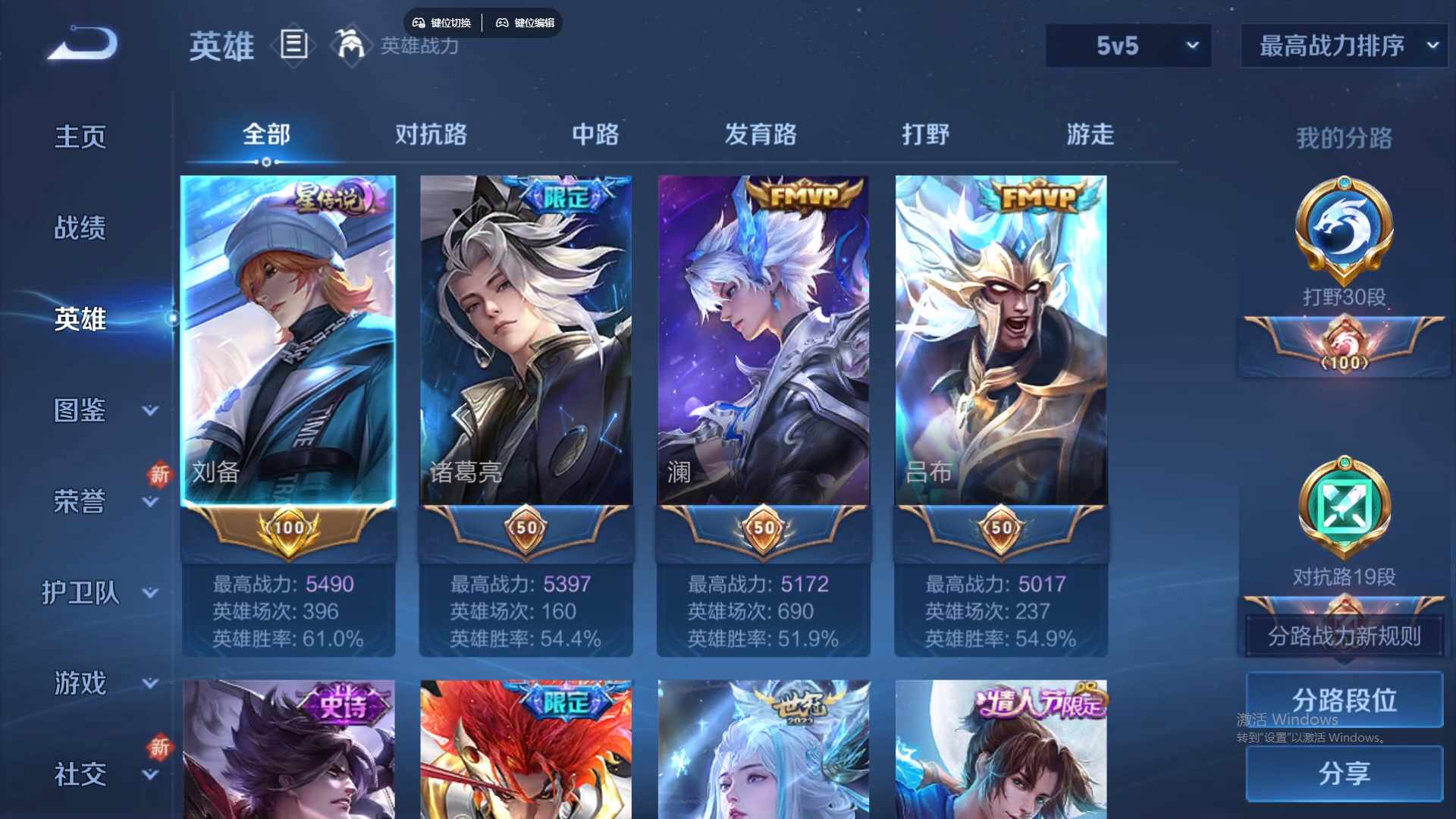Click the 打野30段 dragon emblem
The width and height of the screenshot is (1456, 819).
coord(1343,231)
